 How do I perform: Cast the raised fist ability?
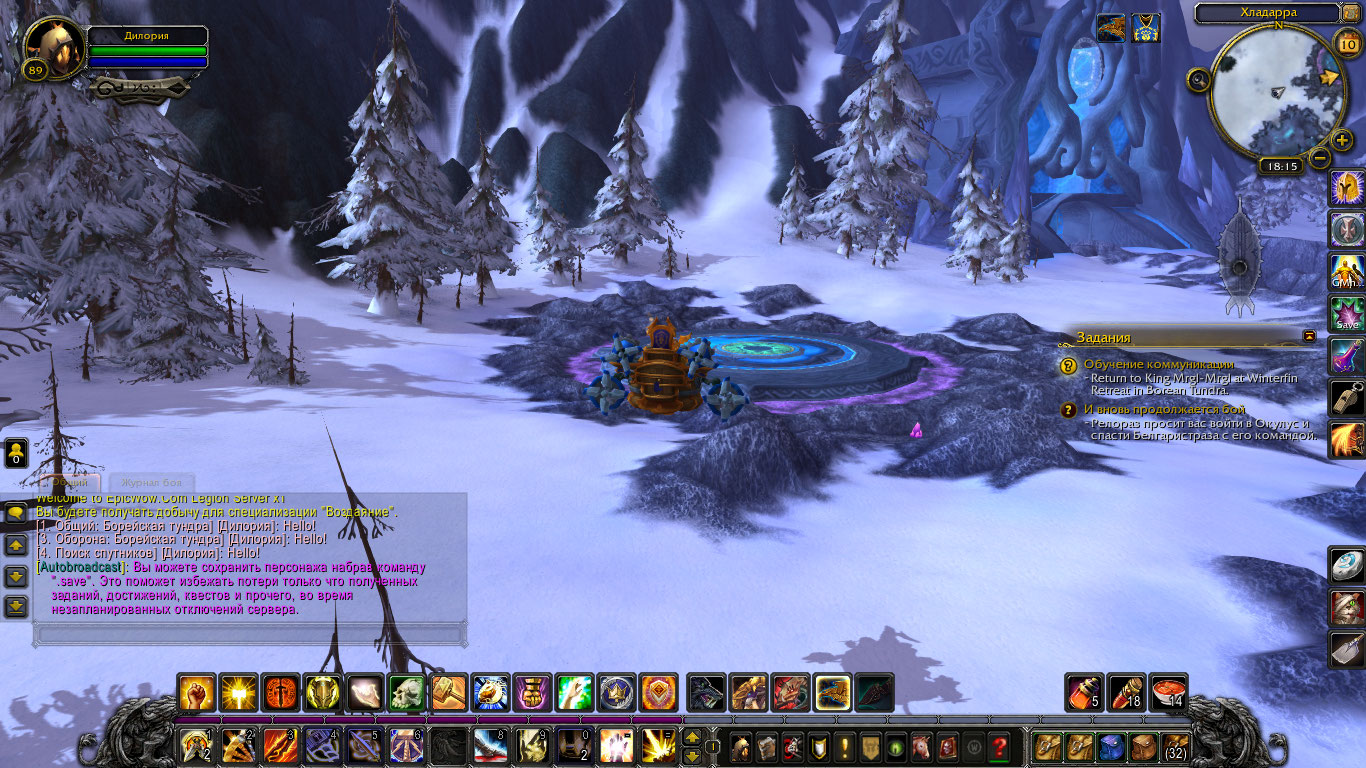click(x=196, y=693)
